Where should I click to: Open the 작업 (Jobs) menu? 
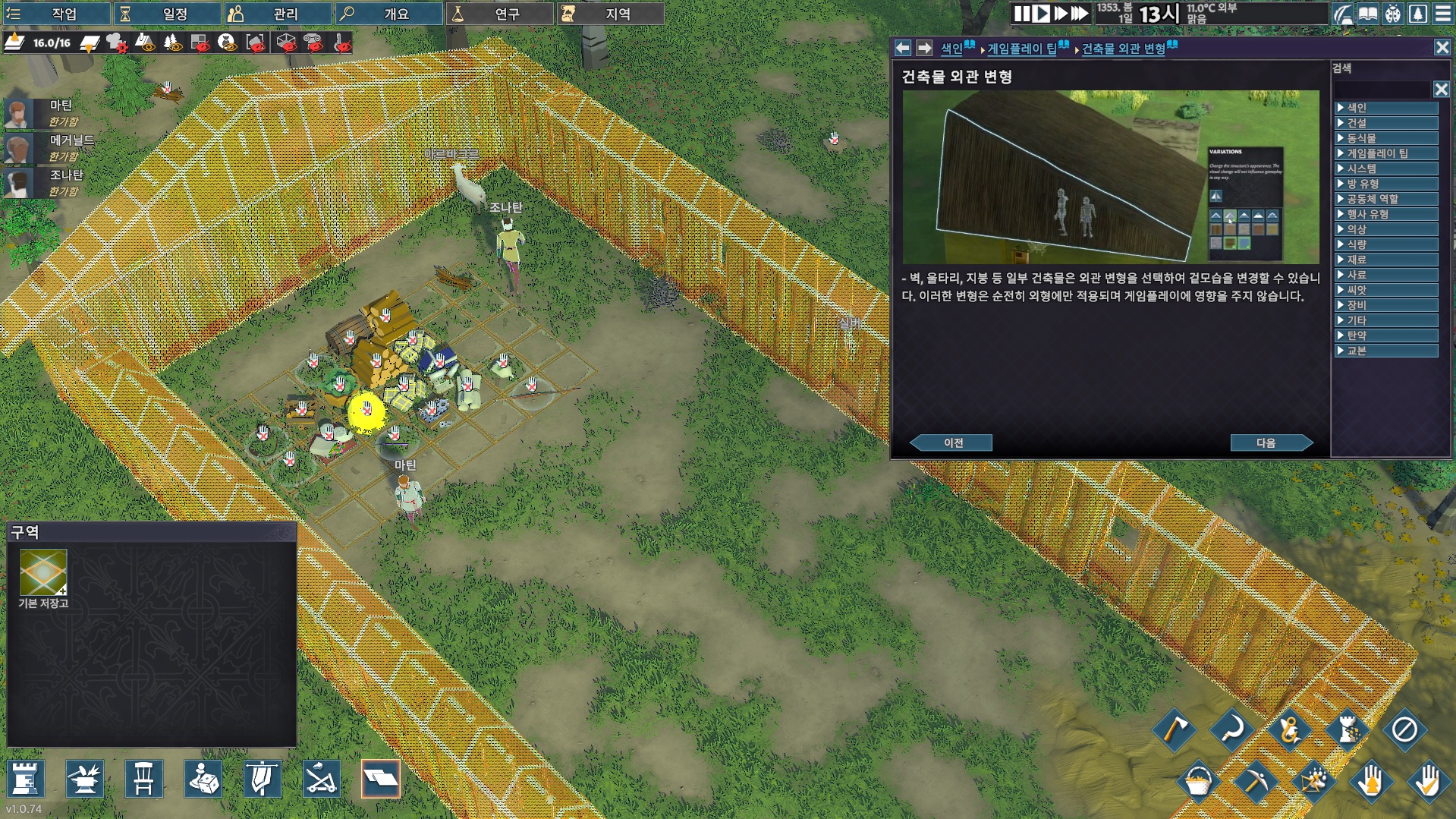[55, 14]
